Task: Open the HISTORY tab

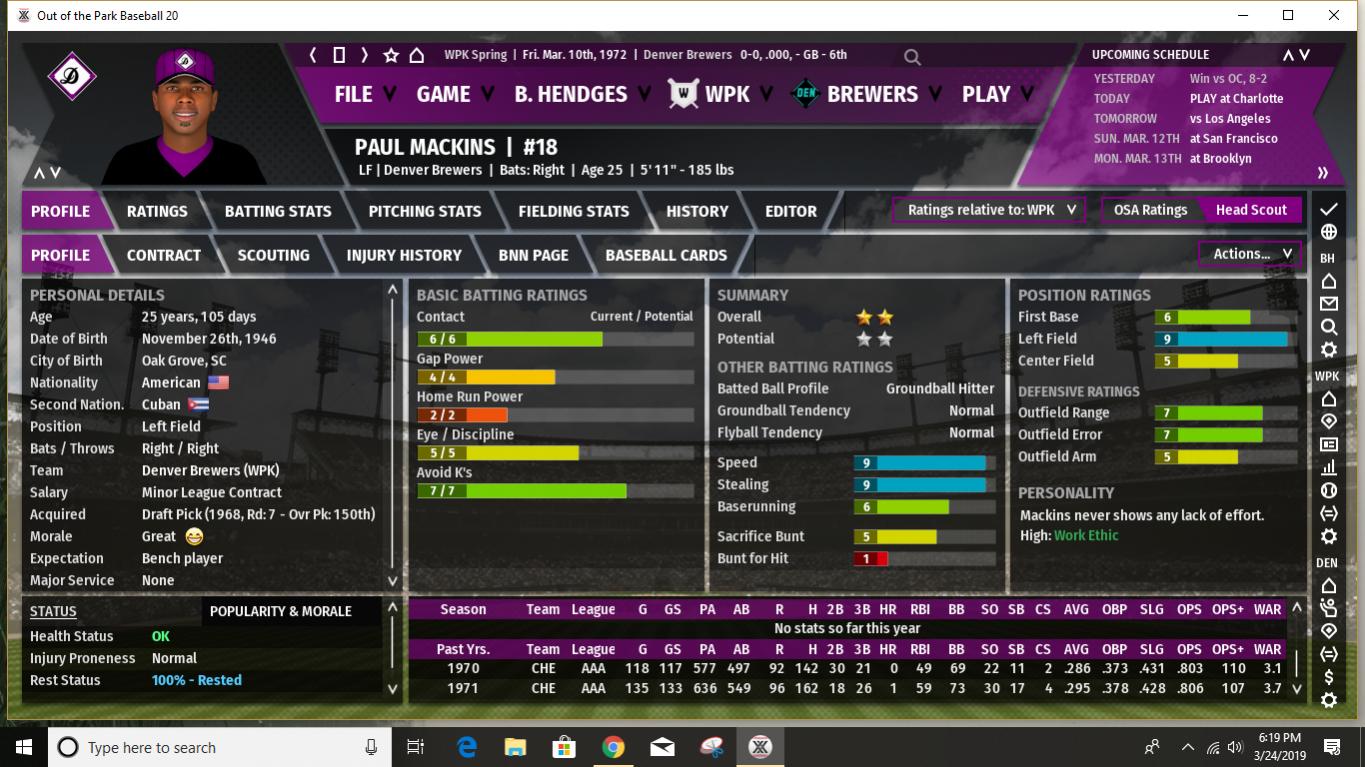Action: (697, 211)
